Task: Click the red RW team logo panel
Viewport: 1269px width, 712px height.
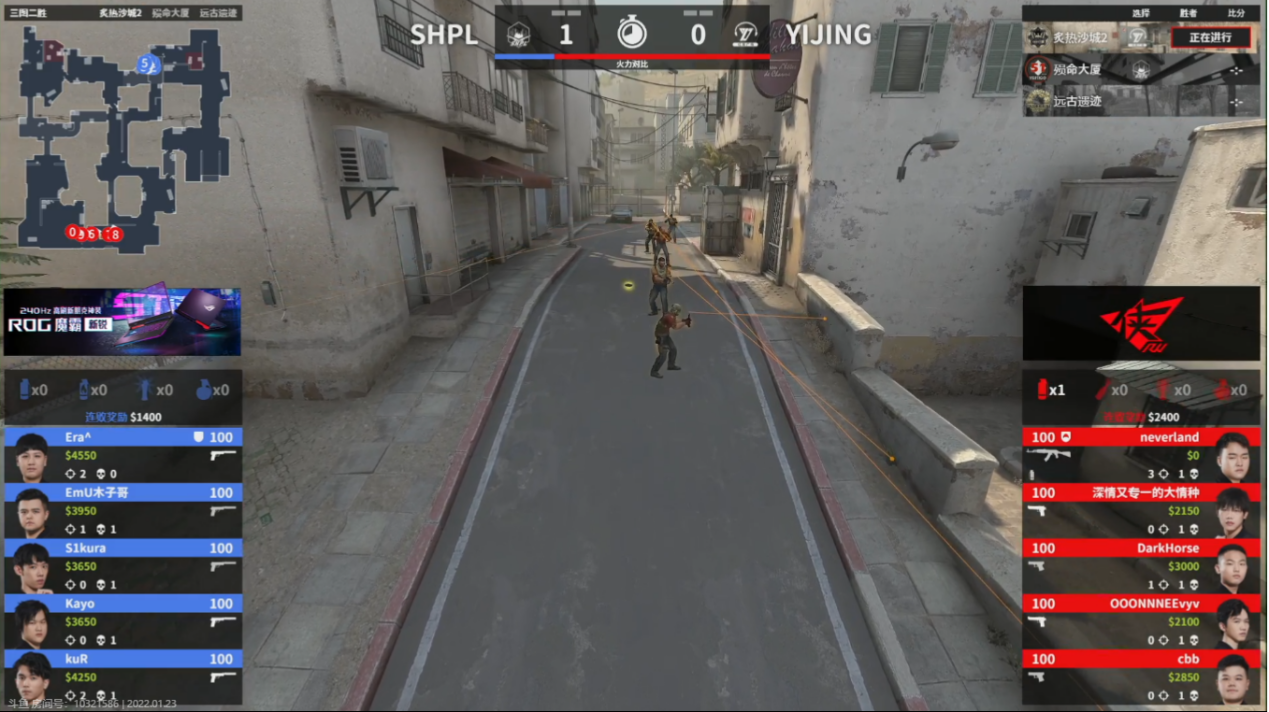Action: (x=1140, y=323)
